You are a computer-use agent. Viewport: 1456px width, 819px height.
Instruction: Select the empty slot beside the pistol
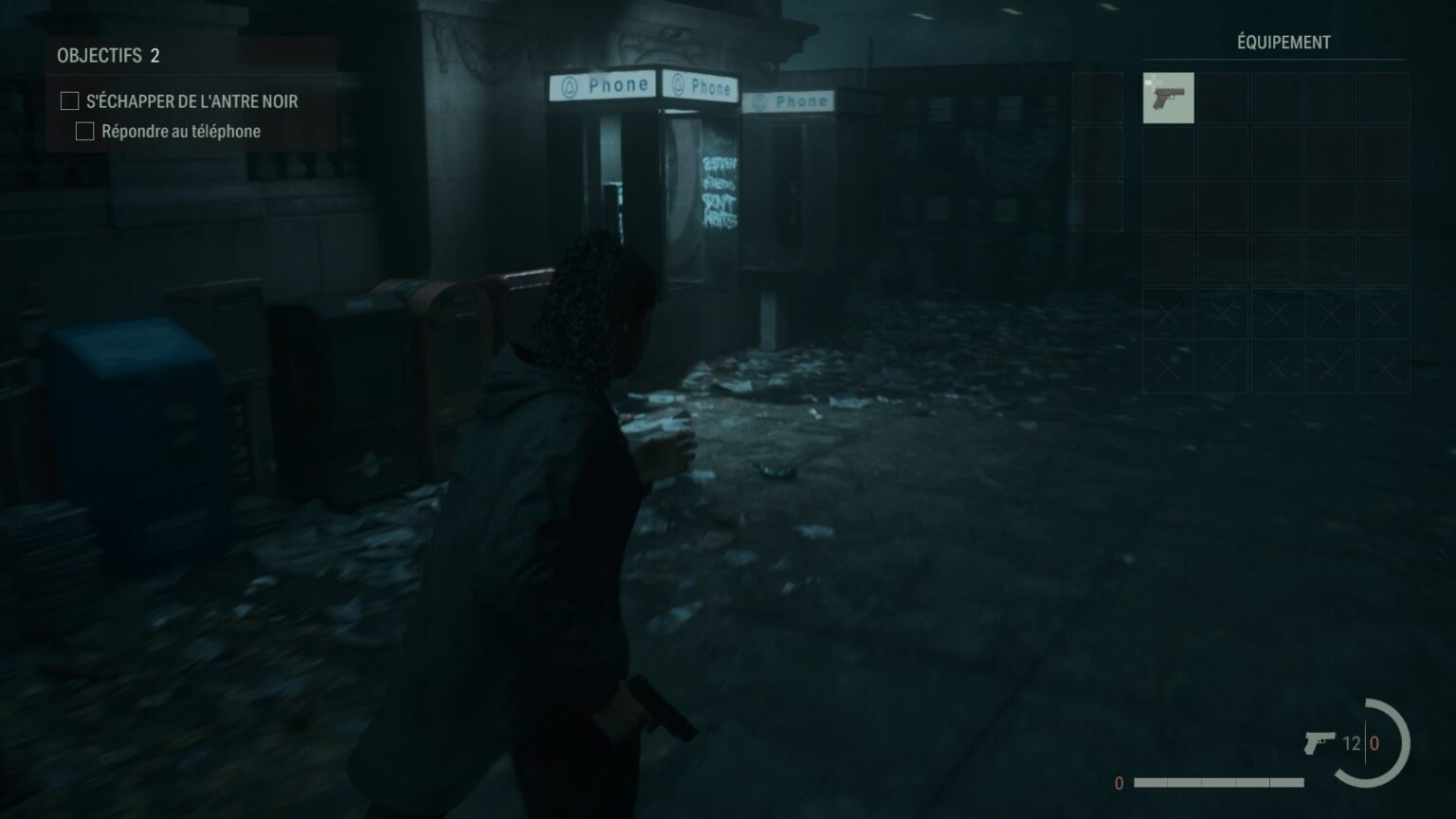pyautogui.click(x=1223, y=98)
